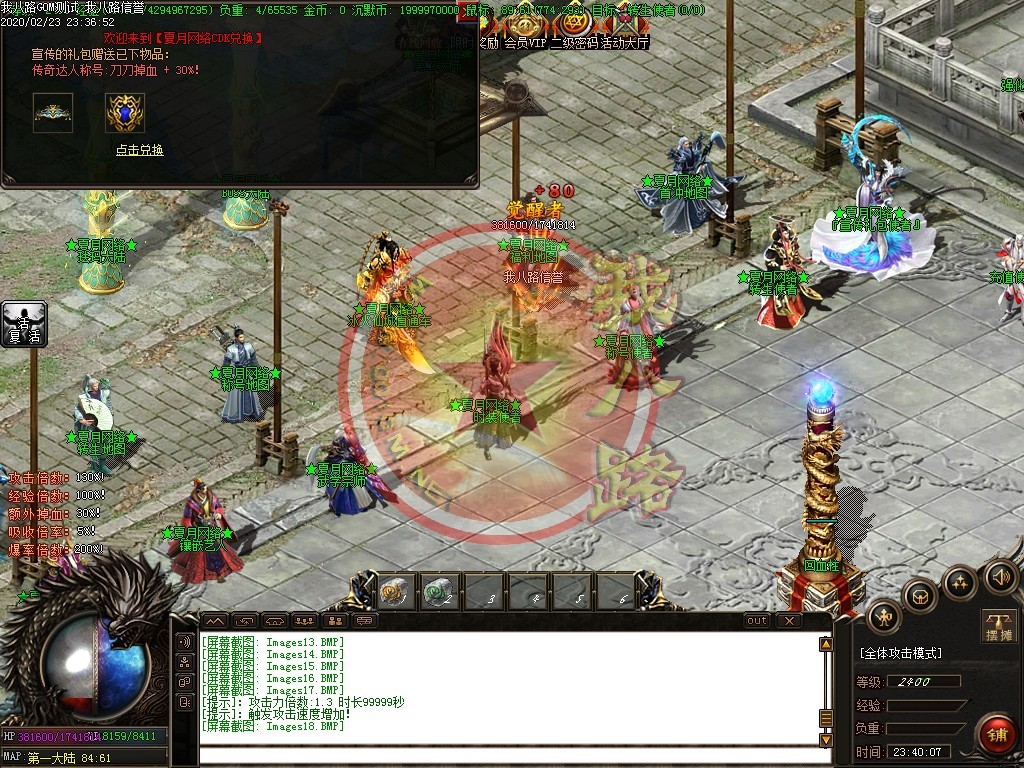Screen dimensions: 1024x768
Task: Close the chat panel with the X button
Action: 789,621
